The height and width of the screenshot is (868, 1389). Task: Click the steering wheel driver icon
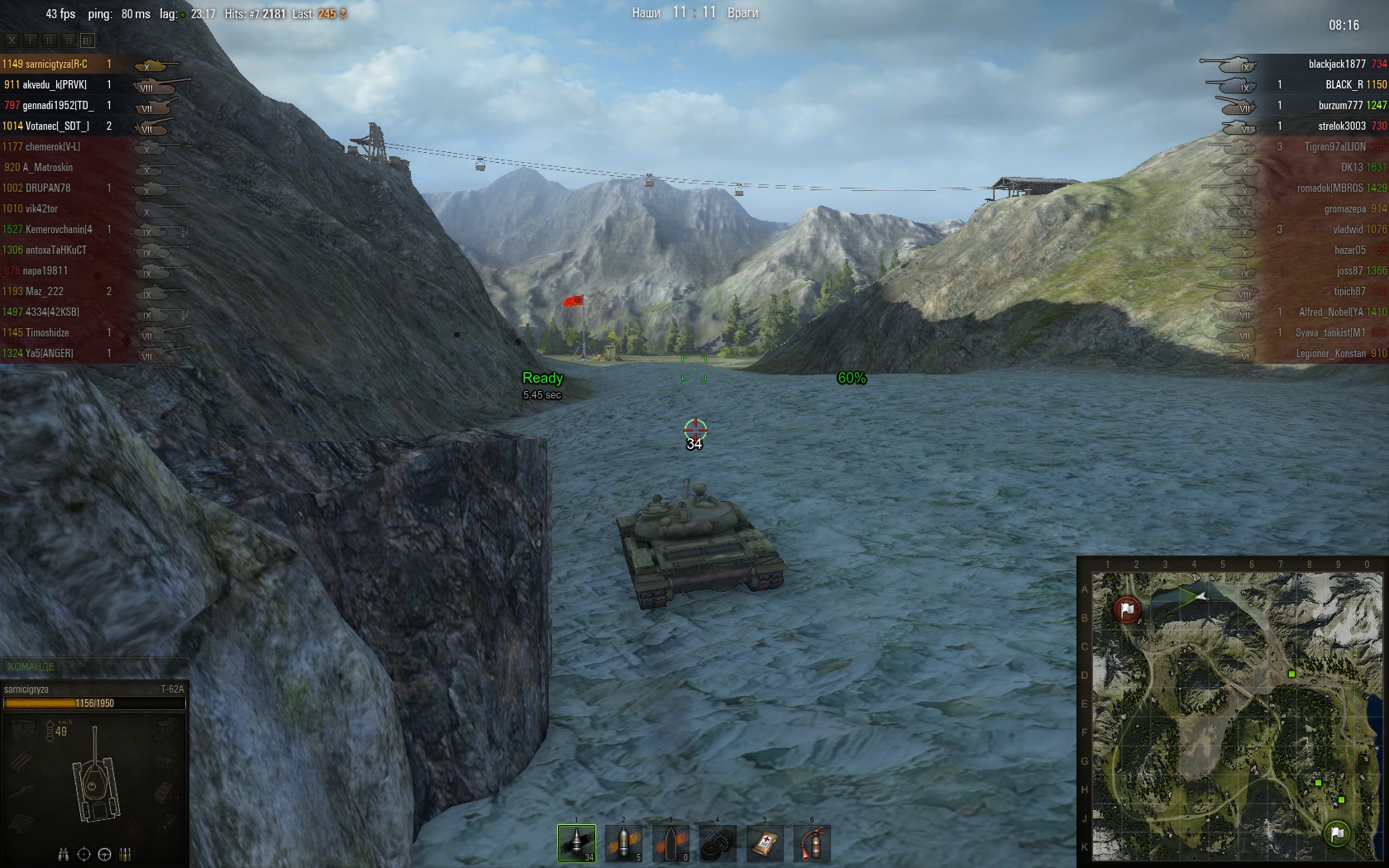point(104,855)
